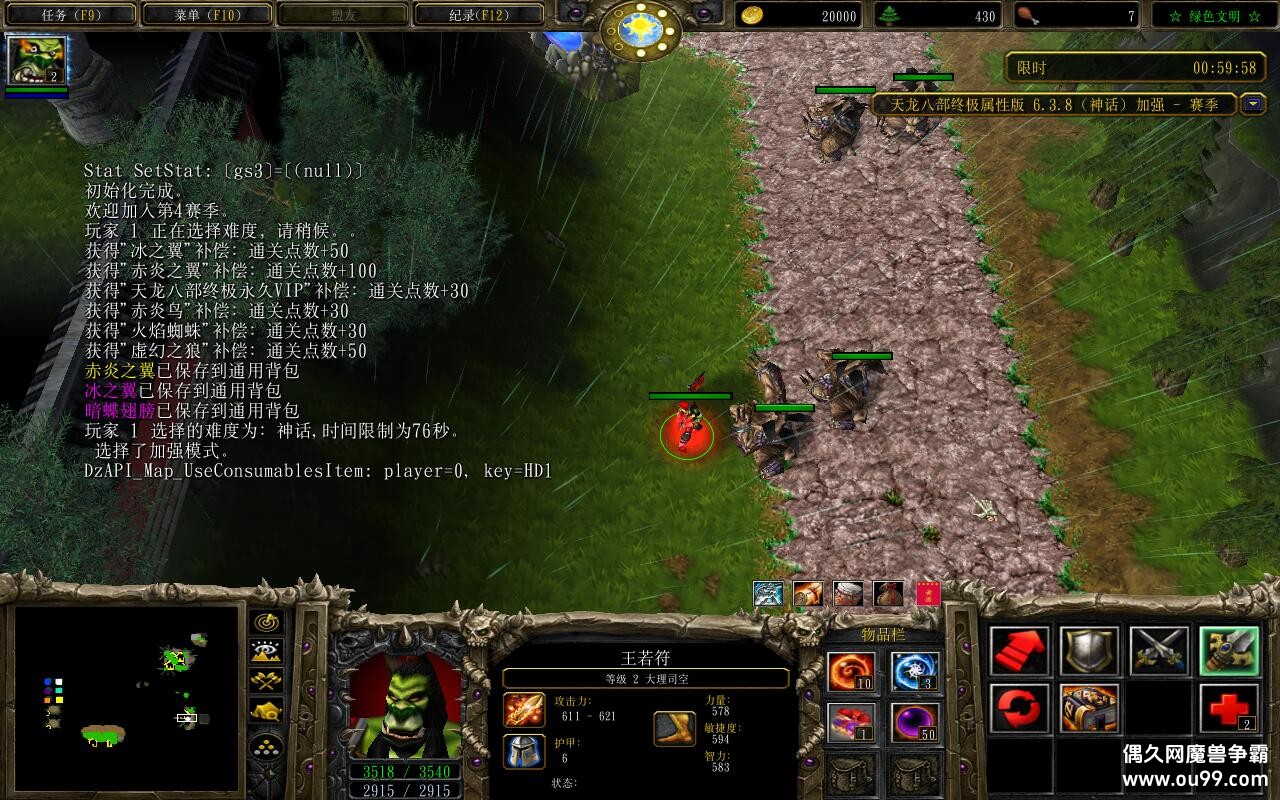Click the orc hero portrait
1280x800 pixels.
[x=405, y=706]
